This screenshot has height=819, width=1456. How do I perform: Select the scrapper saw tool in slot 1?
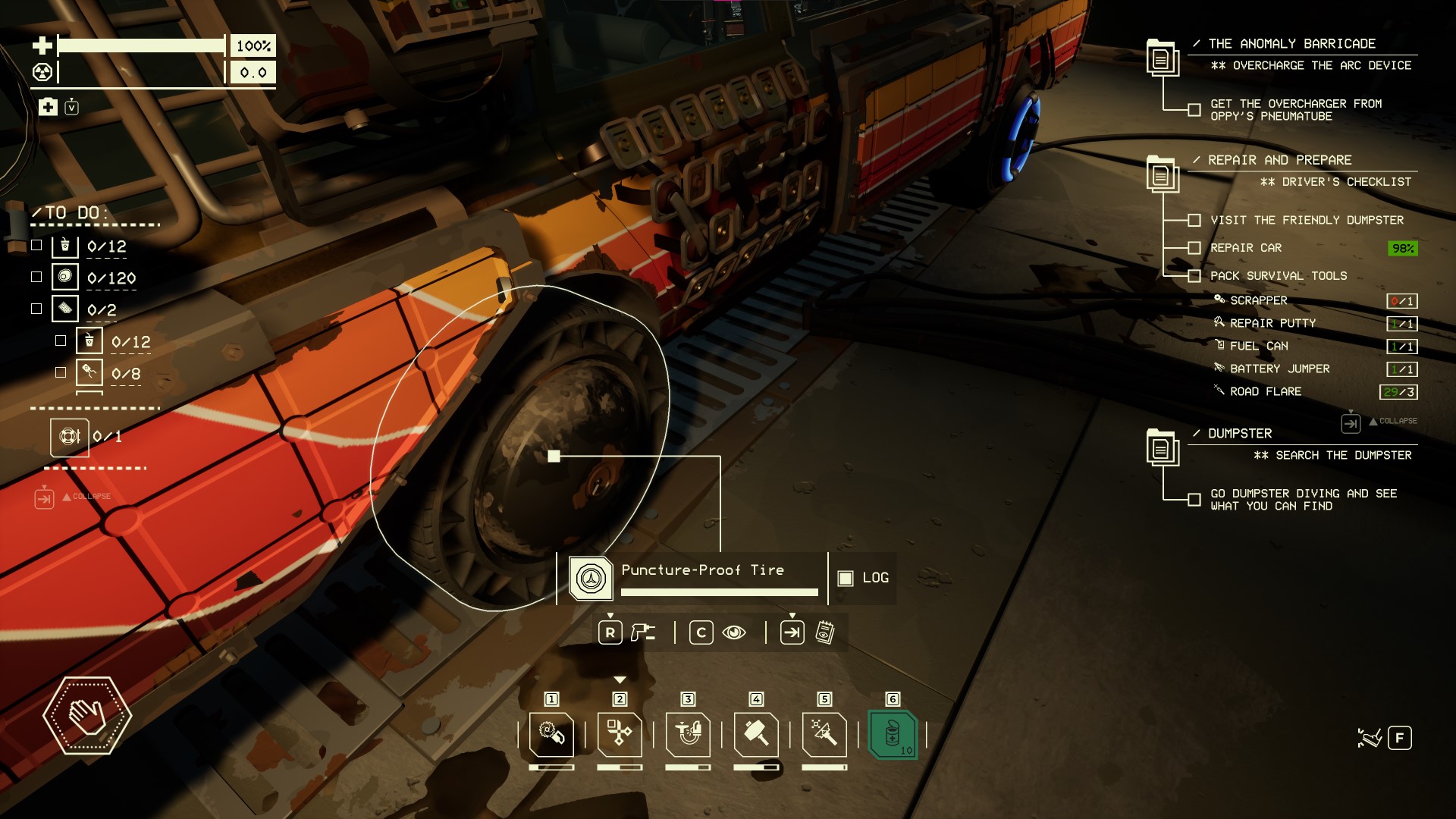[x=551, y=734]
